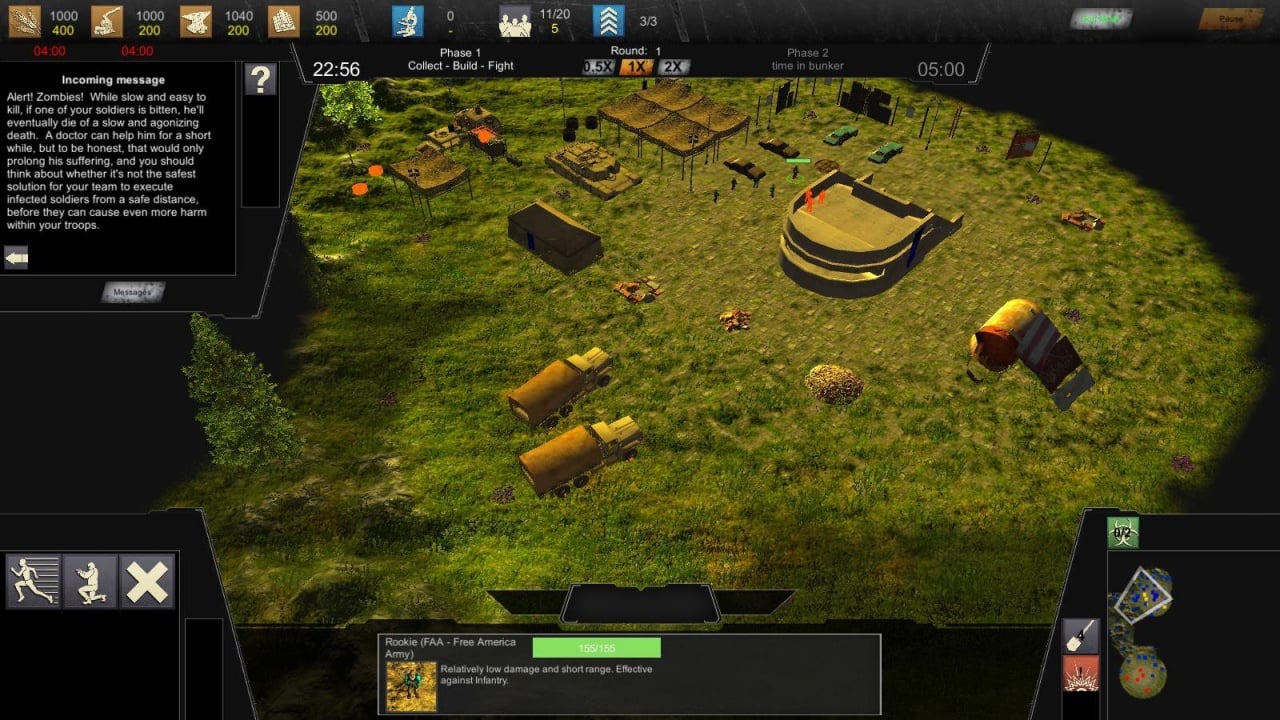Activate the explosion ability icon
This screenshot has height=720, width=1280.
point(1081,673)
